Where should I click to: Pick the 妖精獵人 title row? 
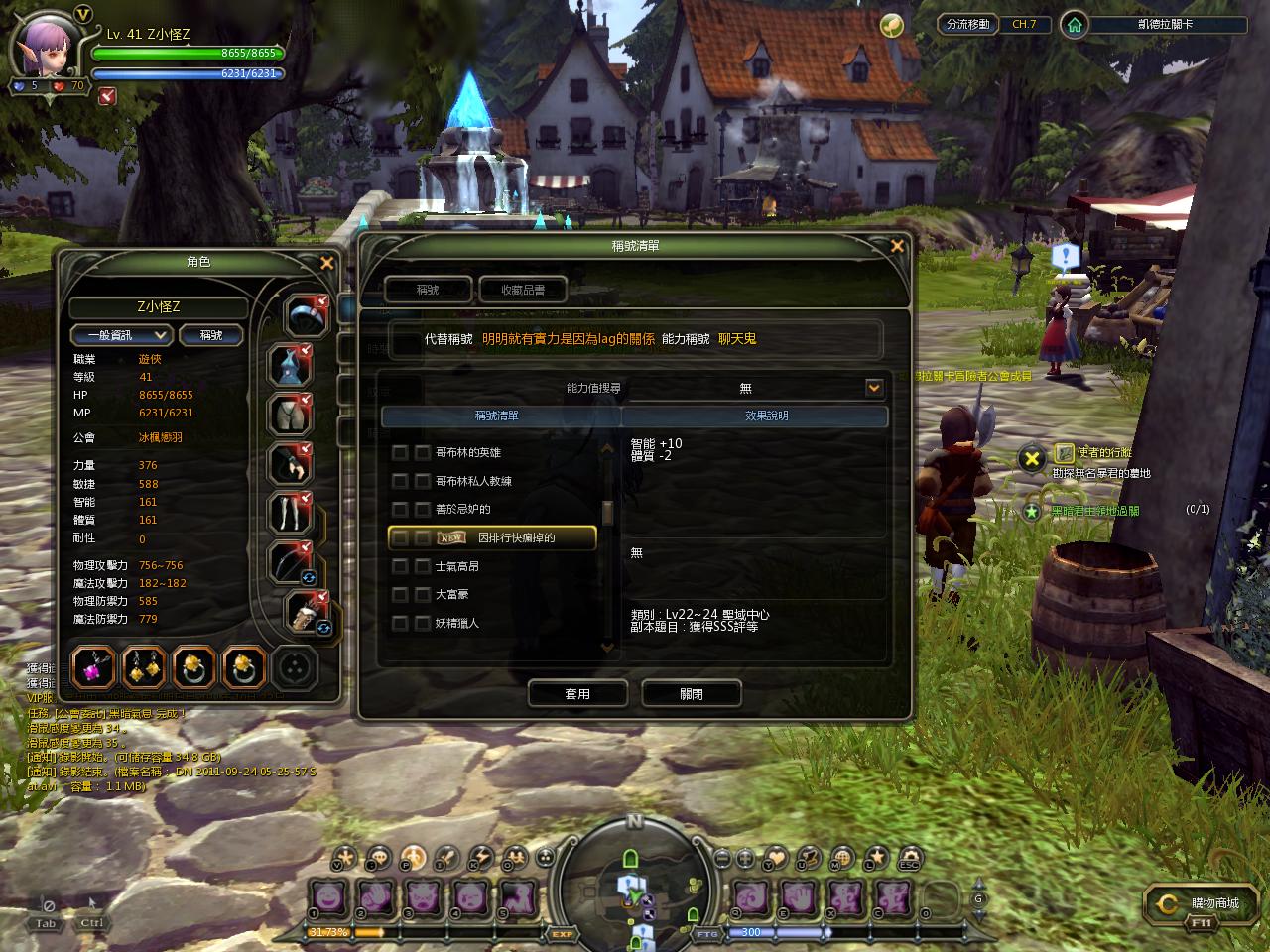pyautogui.click(x=457, y=623)
